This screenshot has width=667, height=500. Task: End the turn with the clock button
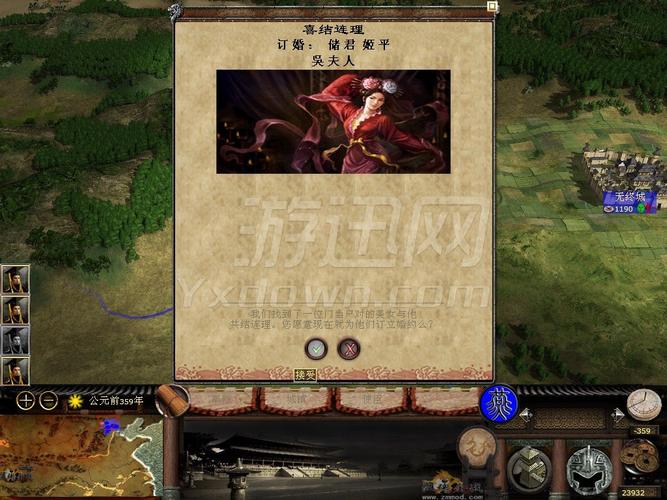coord(643,403)
